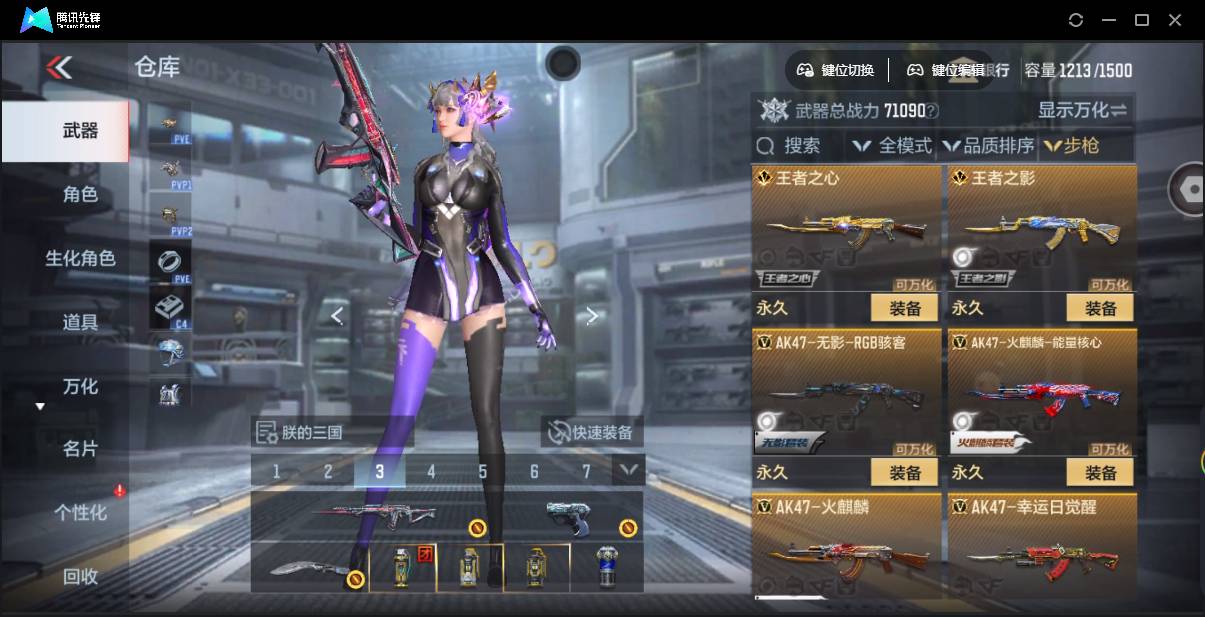Click the 快速装备 quick equip button
The height and width of the screenshot is (617, 1205).
(x=591, y=433)
